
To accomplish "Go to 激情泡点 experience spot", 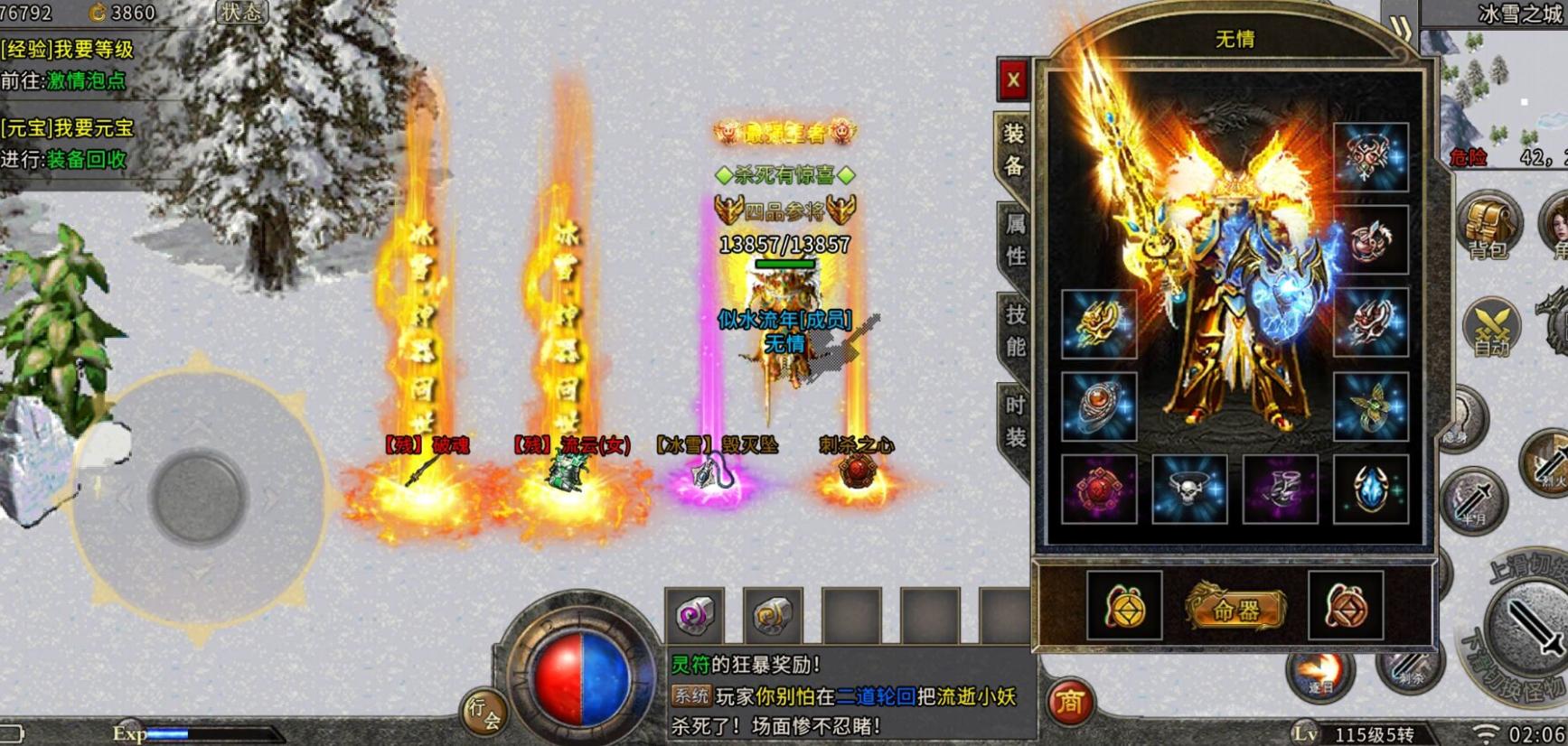I will [87, 80].
